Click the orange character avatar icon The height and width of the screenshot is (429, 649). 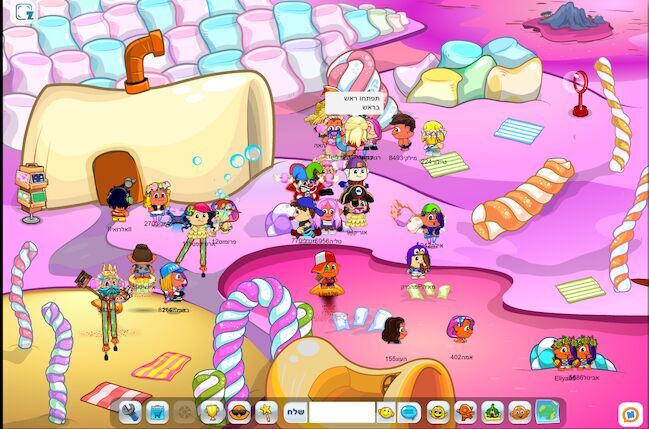[x=464, y=411]
